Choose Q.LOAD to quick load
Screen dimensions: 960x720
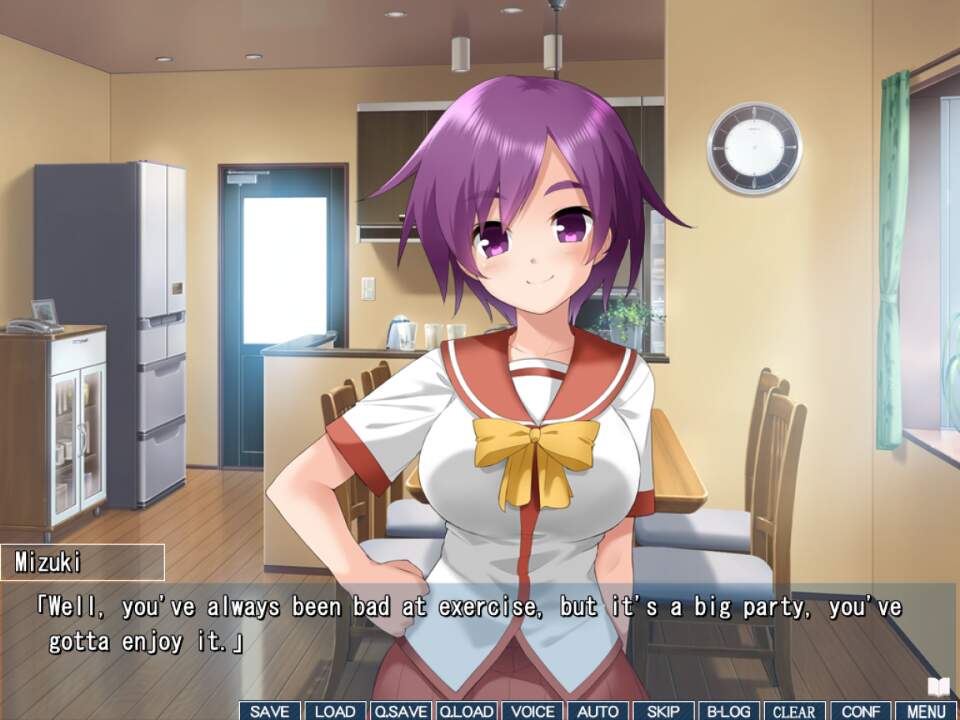(466, 711)
